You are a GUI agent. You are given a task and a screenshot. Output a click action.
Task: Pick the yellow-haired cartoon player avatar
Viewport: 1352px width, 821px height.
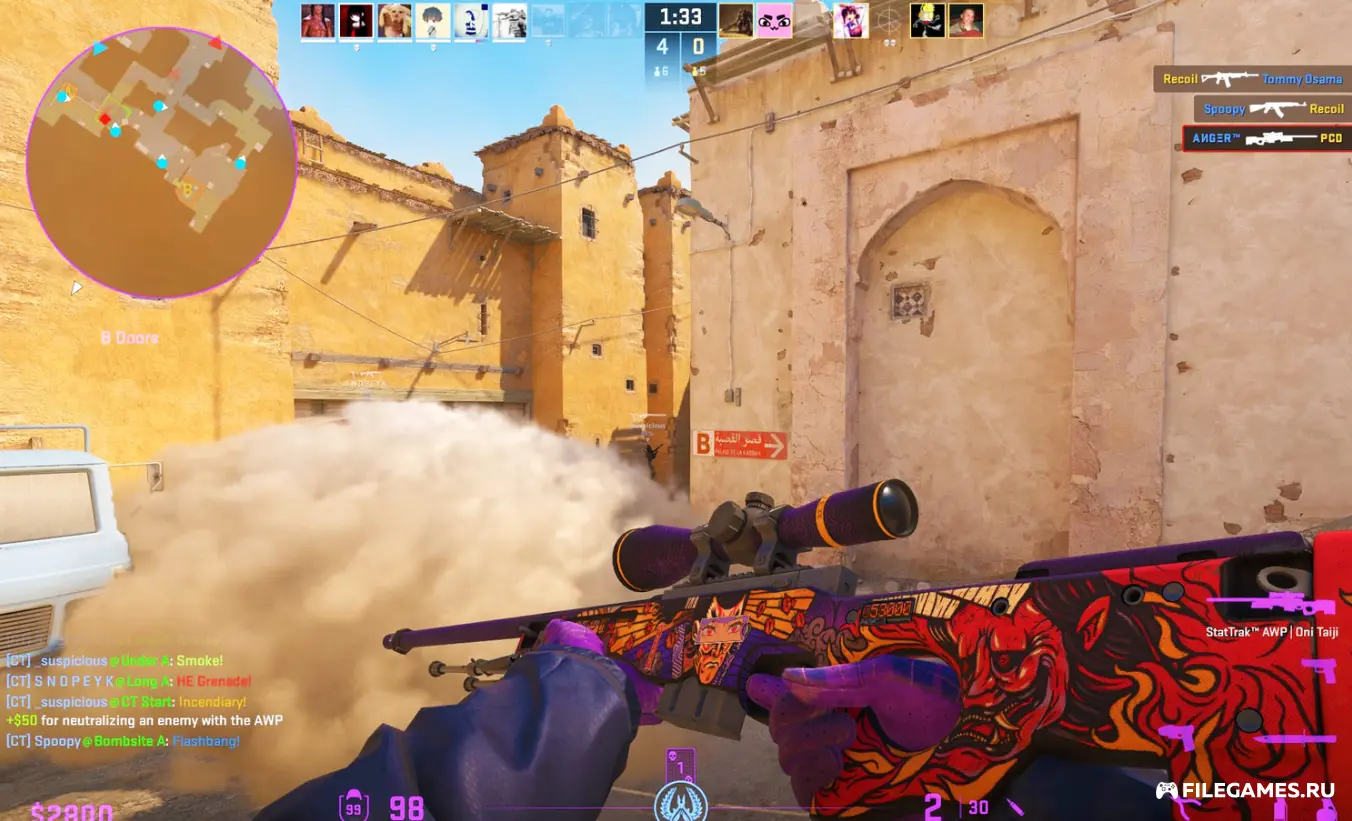click(x=927, y=20)
